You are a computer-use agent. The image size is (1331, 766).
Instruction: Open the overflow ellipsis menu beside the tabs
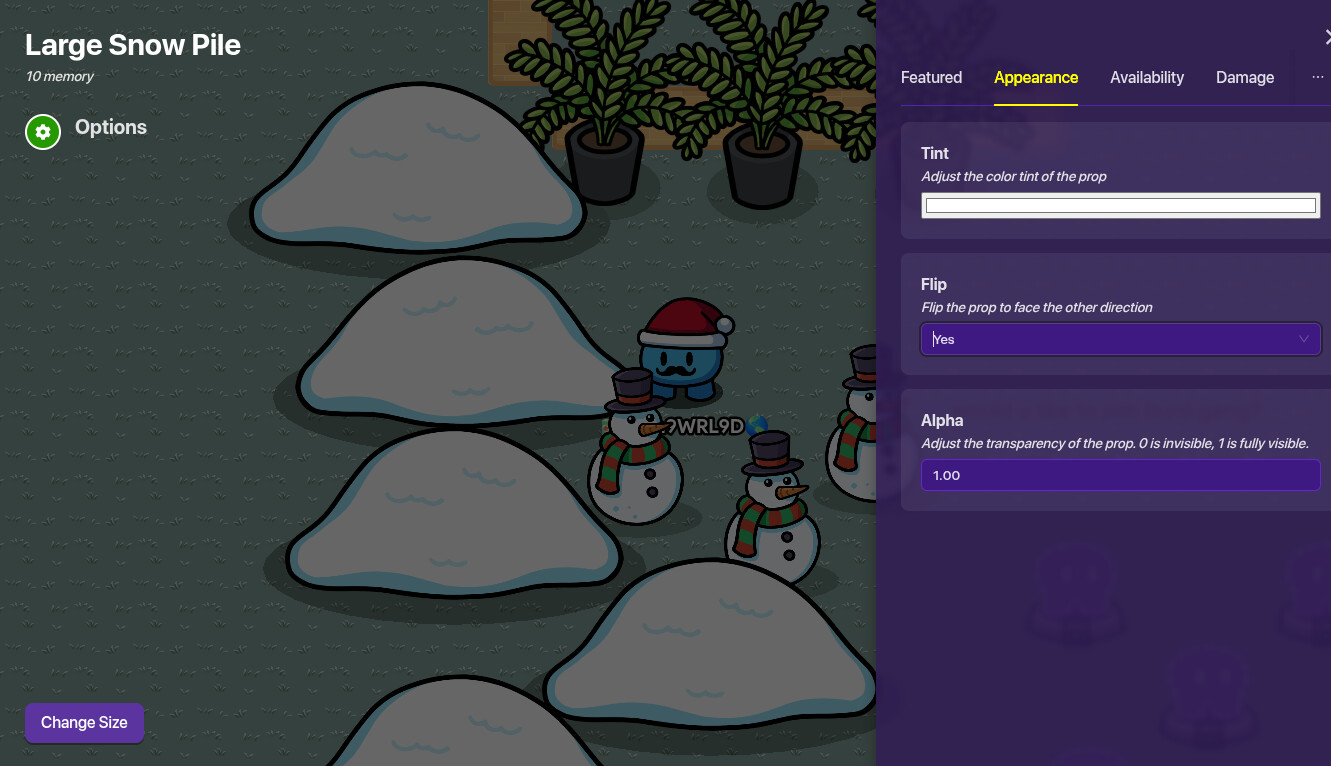[x=1317, y=77]
